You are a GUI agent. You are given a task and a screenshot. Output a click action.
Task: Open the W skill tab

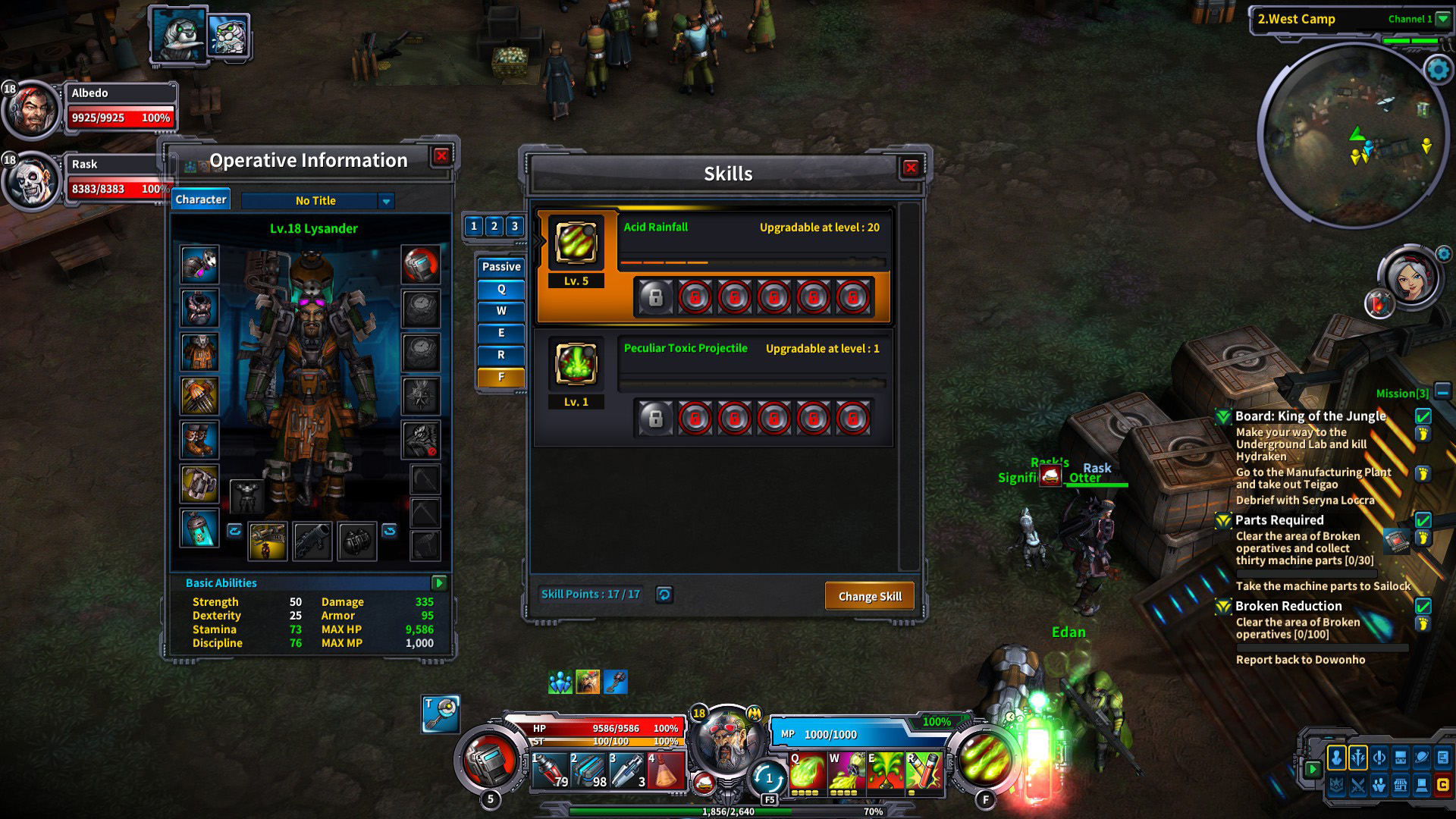(501, 311)
